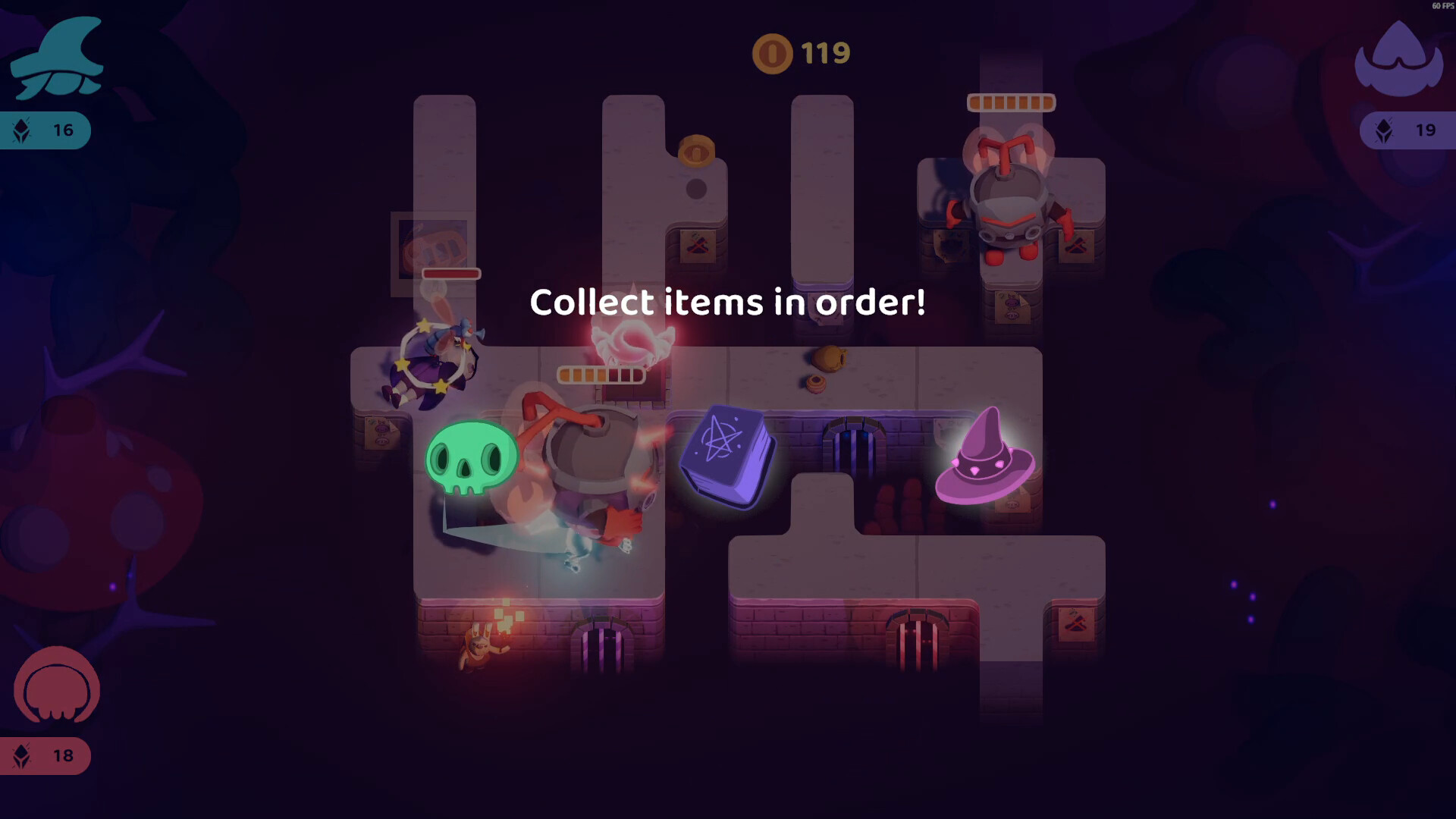Click the coin lying on the upper platform

coord(698,152)
